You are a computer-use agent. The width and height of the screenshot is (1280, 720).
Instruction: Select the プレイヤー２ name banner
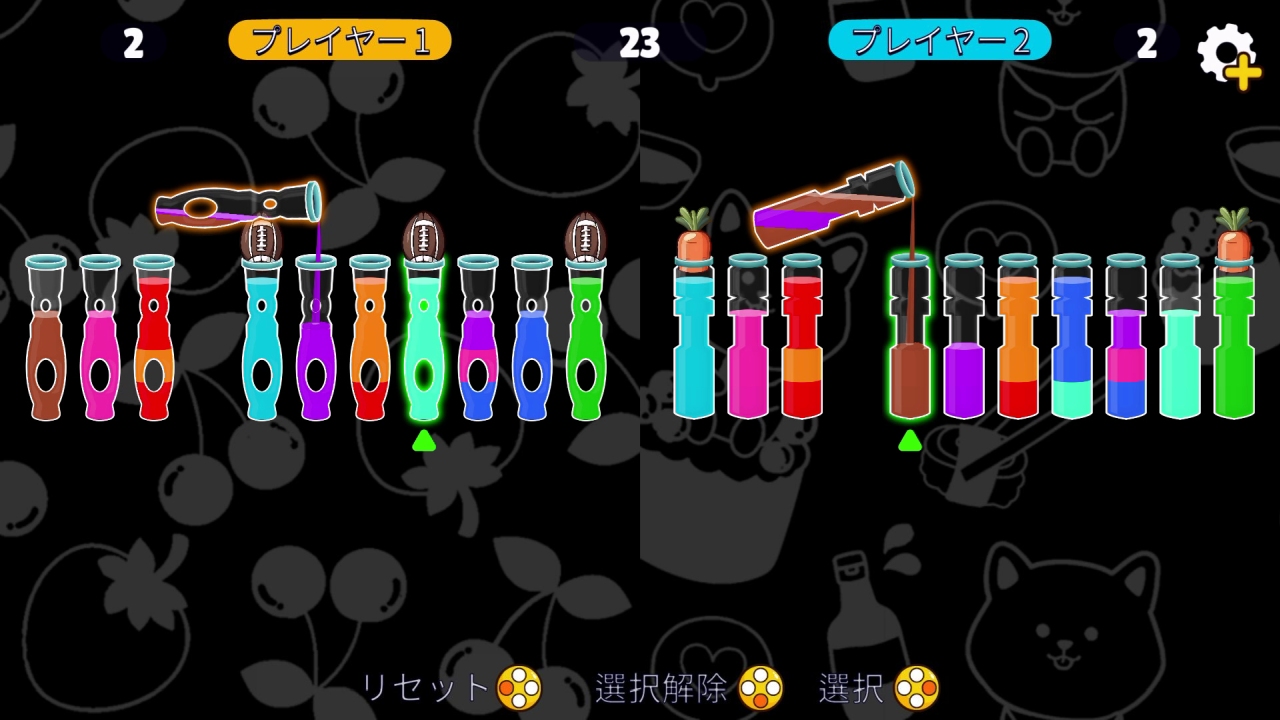click(x=939, y=40)
